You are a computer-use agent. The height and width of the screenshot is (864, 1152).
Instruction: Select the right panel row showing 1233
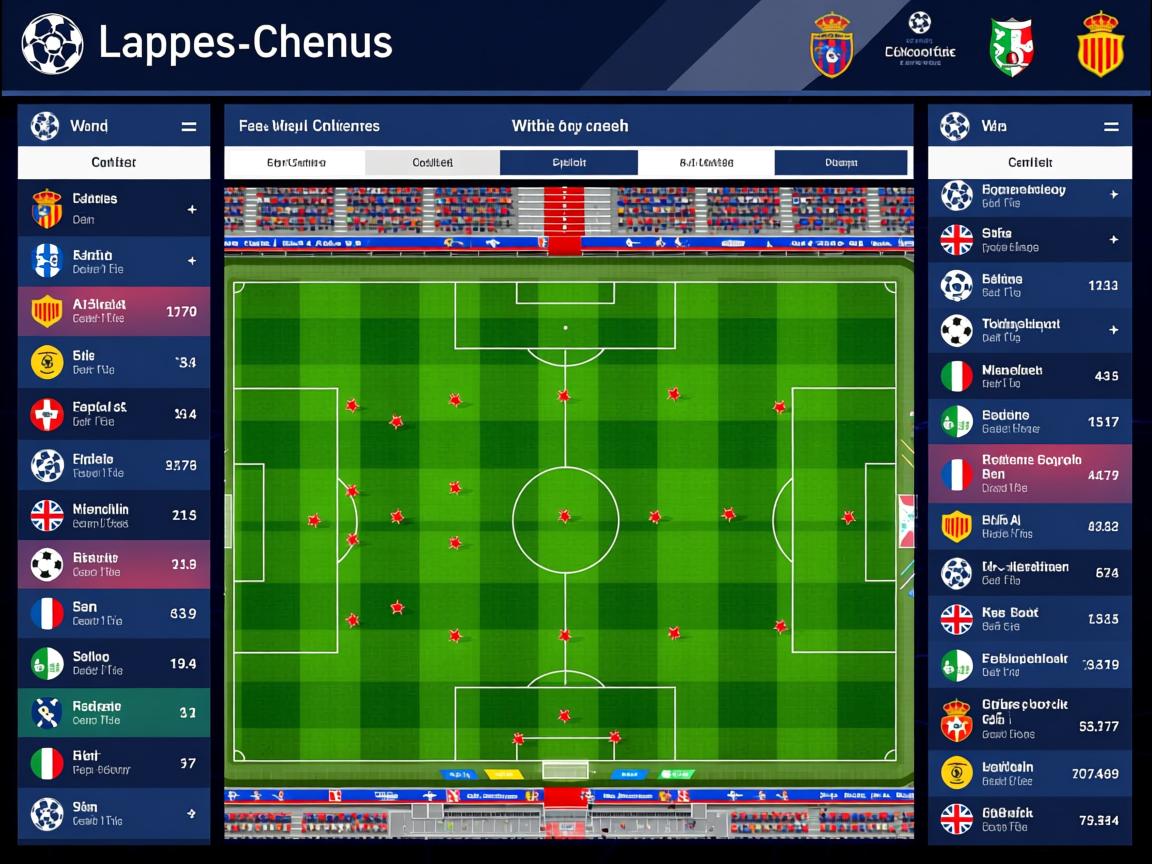(x=1029, y=285)
